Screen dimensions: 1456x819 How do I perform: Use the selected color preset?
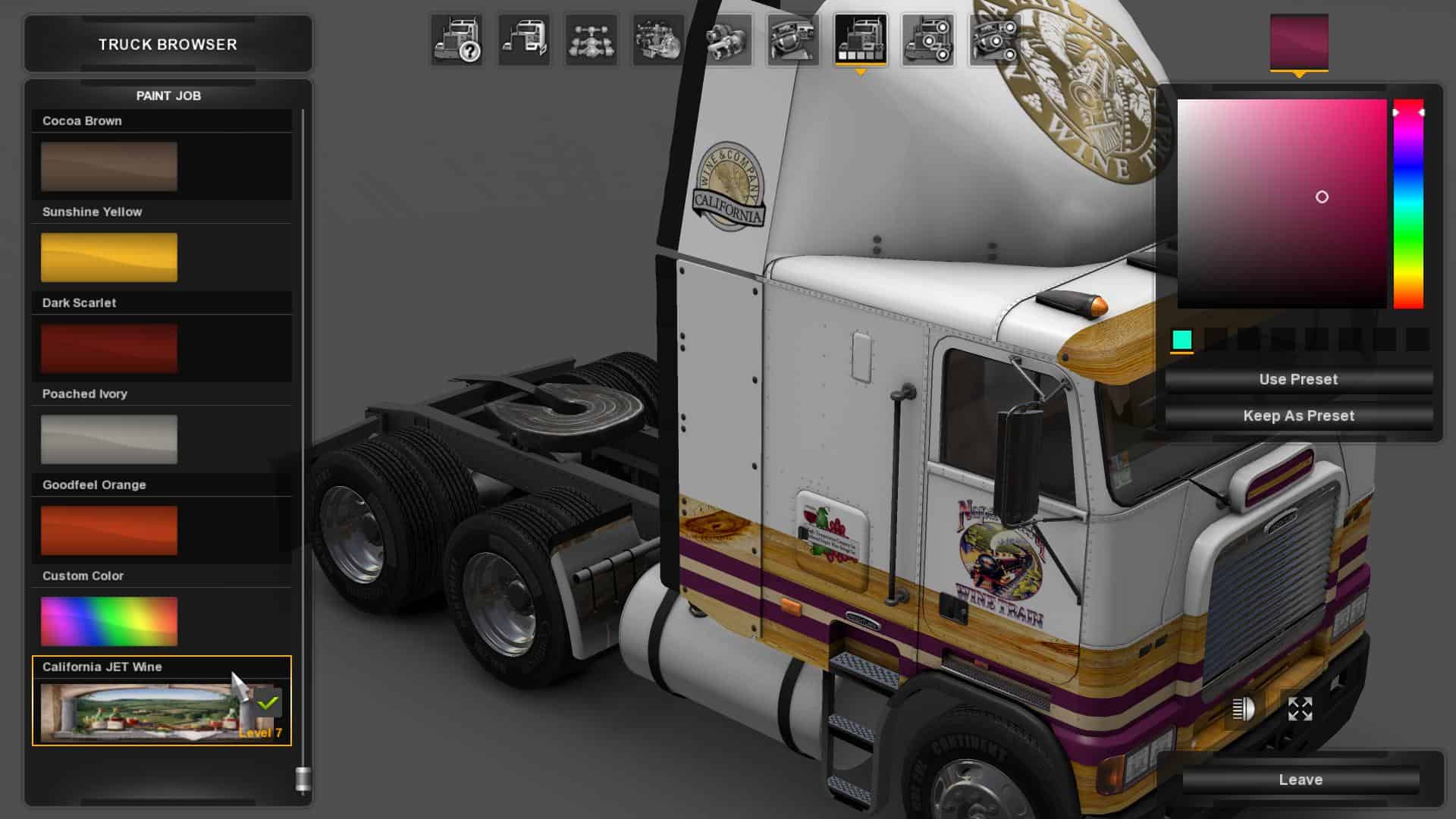(x=1298, y=379)
